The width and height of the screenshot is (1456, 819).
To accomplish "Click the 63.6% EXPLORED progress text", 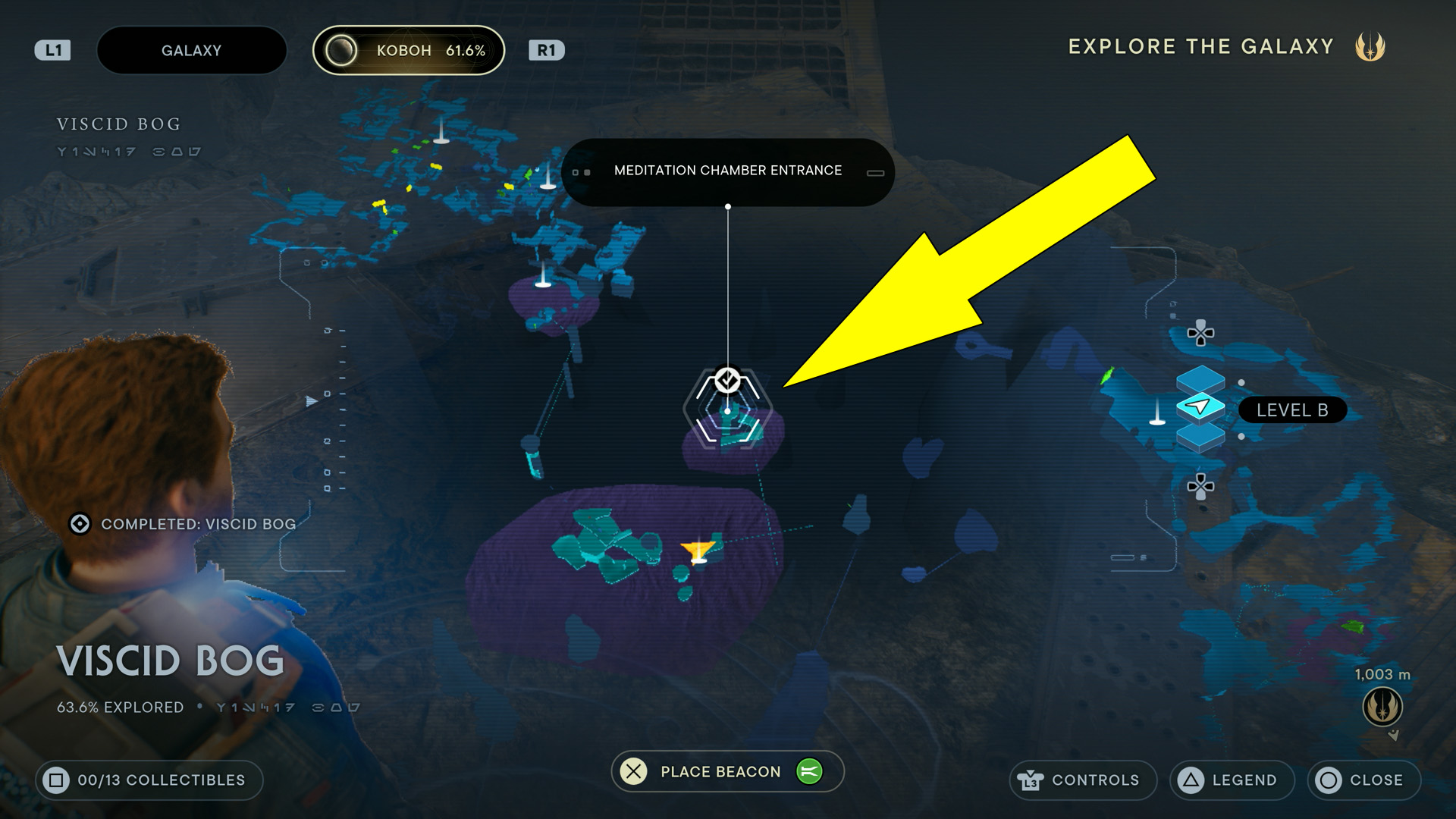I will point(118,707).
